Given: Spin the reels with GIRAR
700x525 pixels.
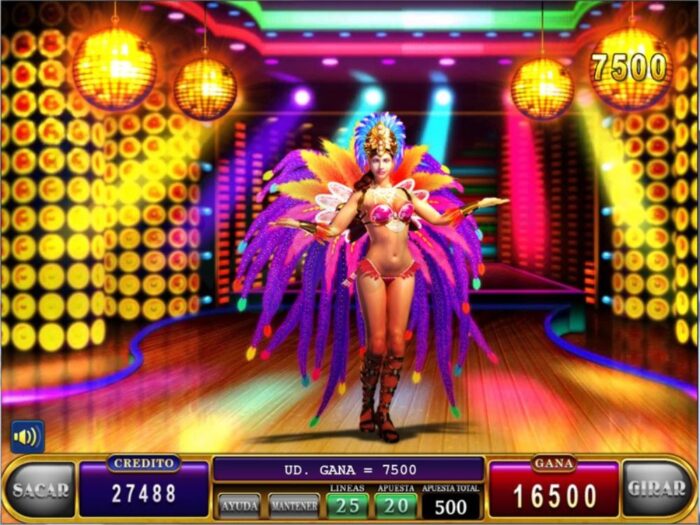Looking at the screenshot, I should 657,490.
